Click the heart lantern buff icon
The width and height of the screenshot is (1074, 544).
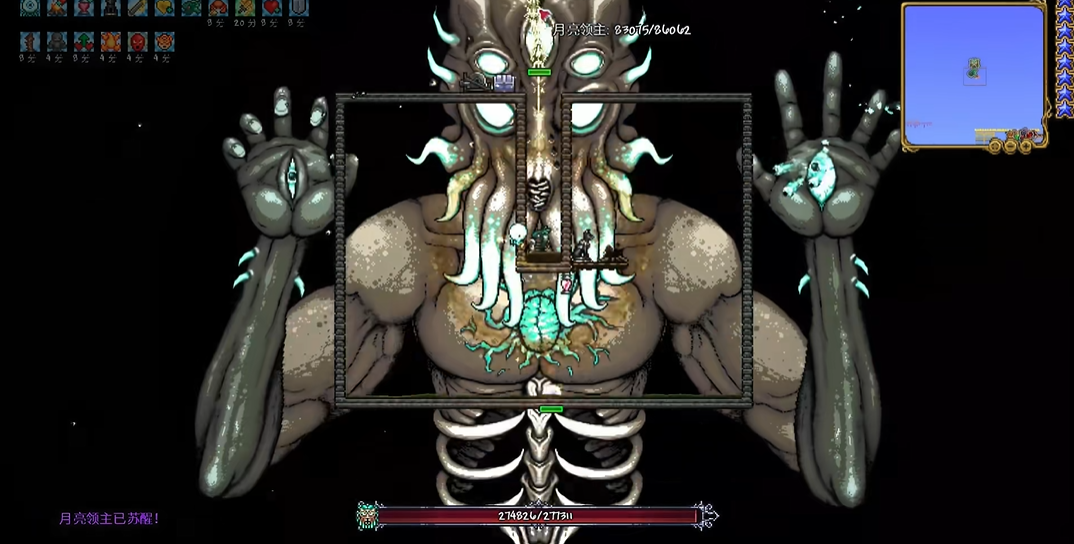point(84,8)
